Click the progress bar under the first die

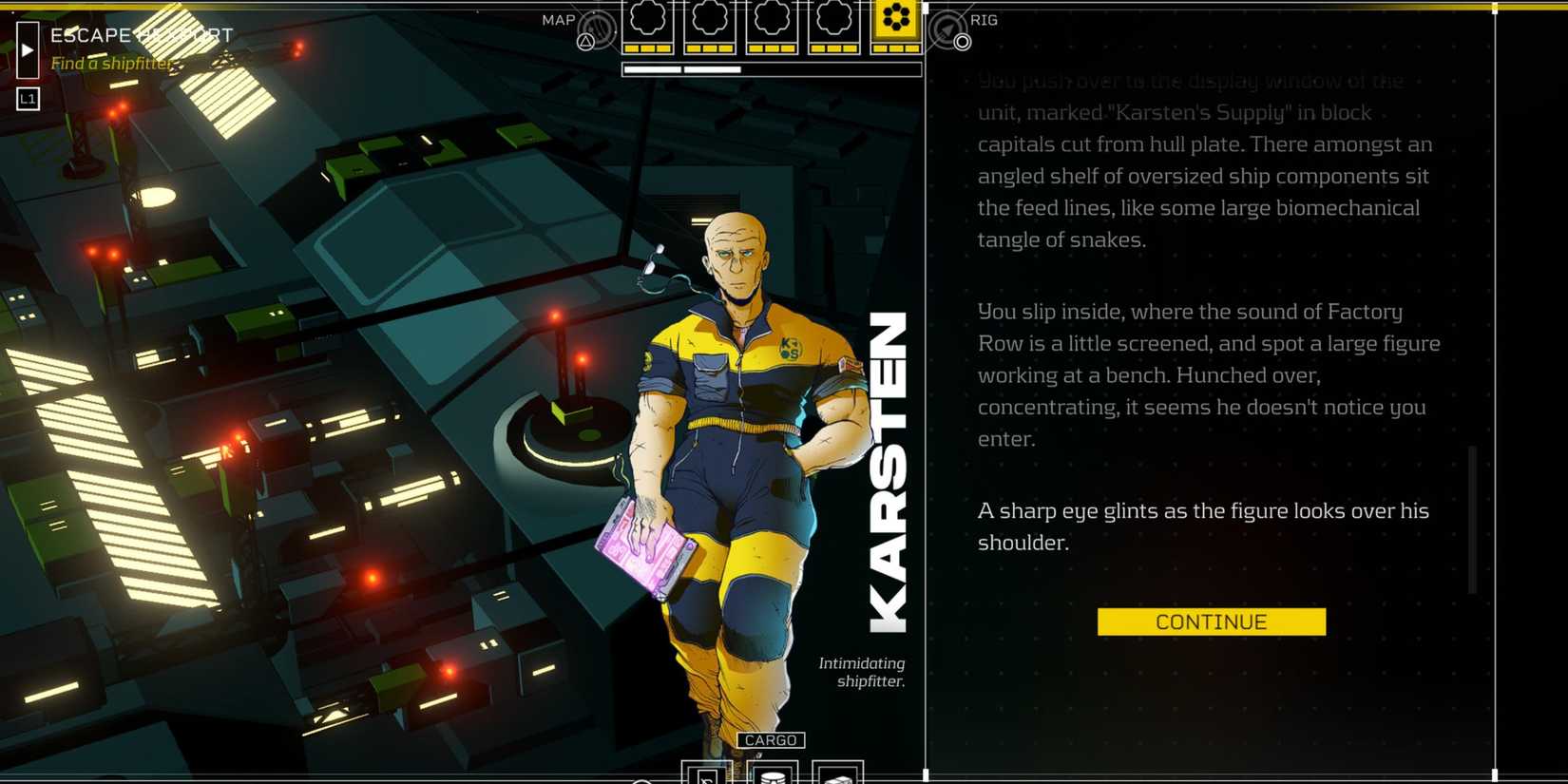click(x=652, y=67)
